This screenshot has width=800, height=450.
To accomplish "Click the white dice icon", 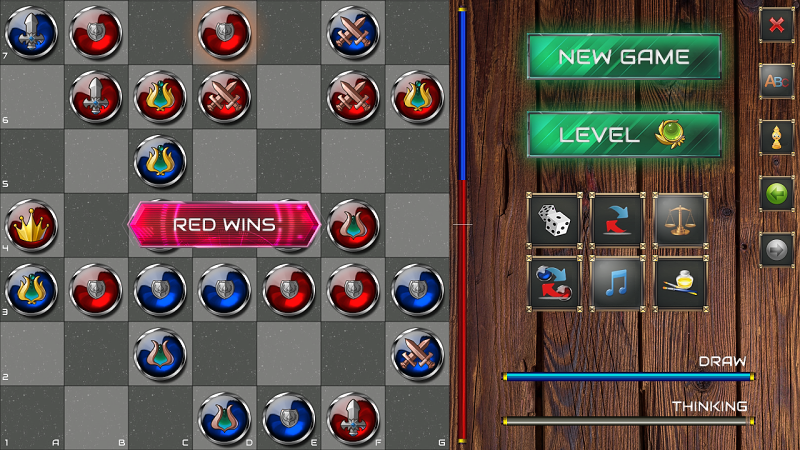I will [x=554, y=220].
